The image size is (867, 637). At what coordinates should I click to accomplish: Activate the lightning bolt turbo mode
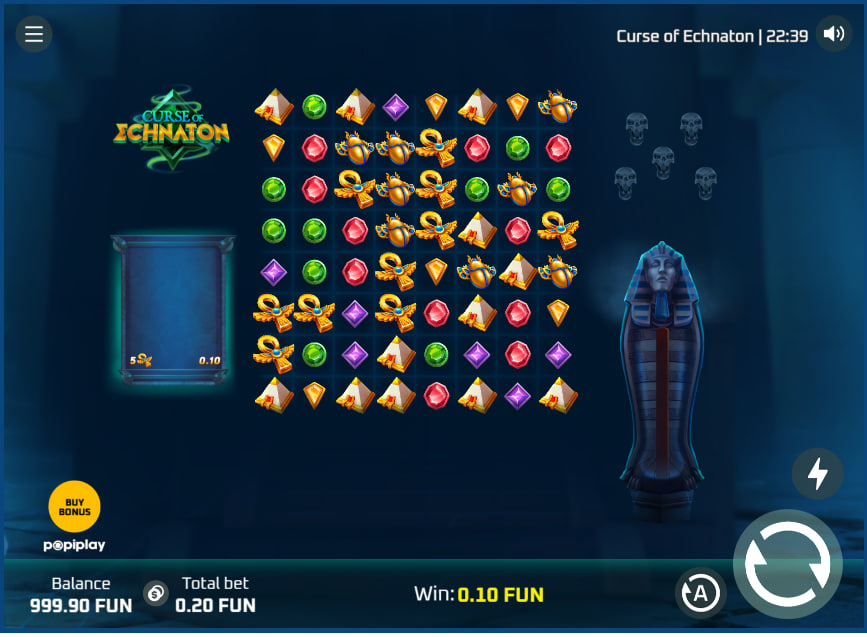(x=817, y=473)
